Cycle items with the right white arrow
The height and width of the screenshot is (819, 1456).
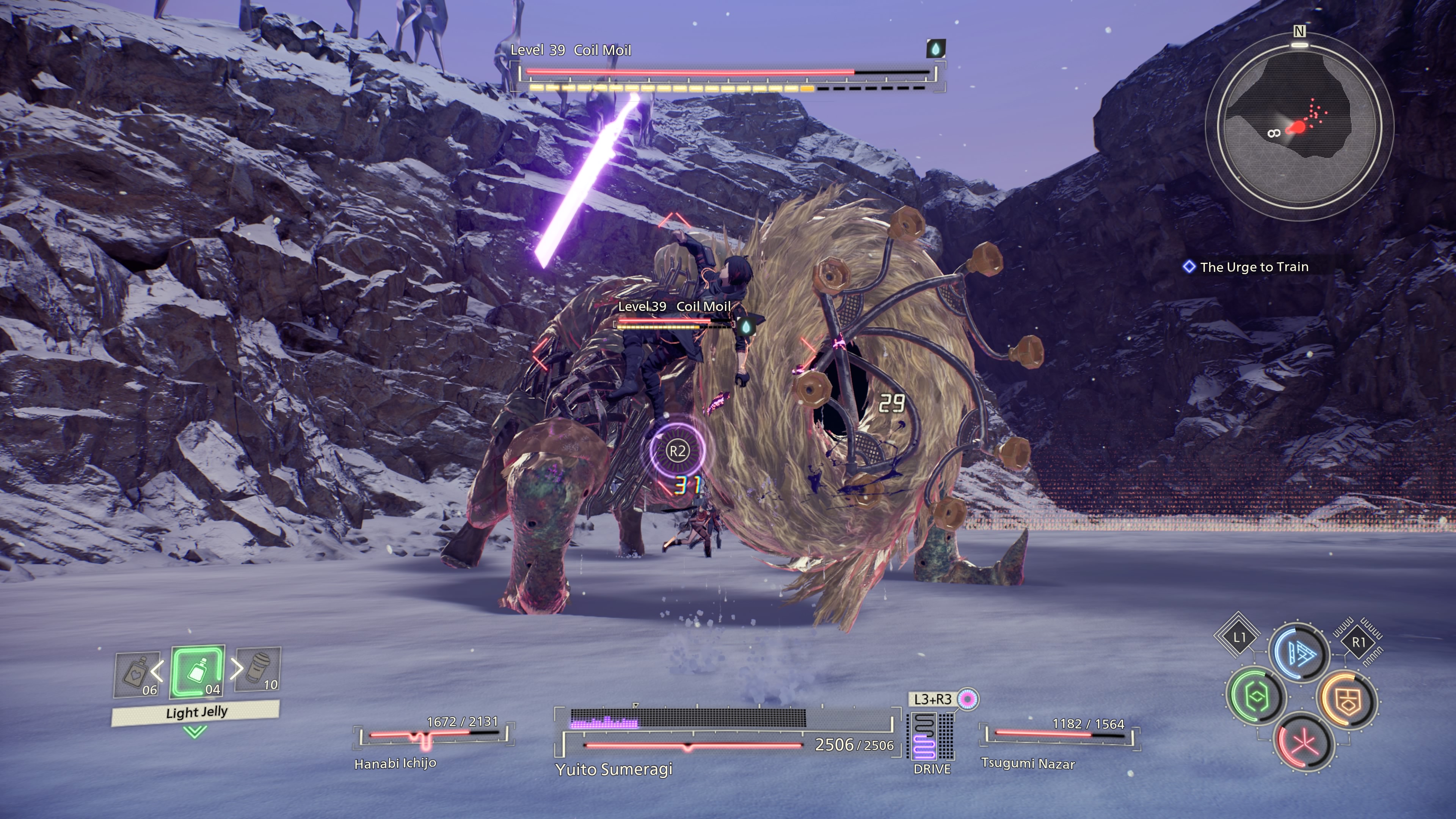point(237,668)
